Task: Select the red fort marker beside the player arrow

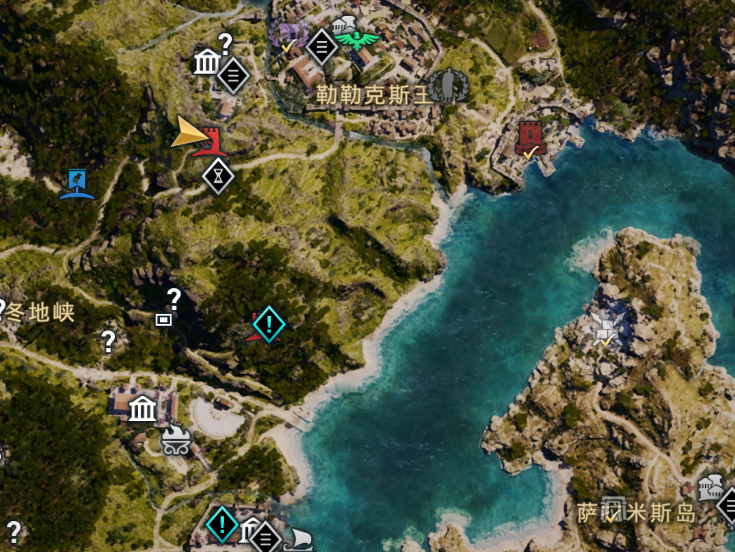Action: [x=211, y=141]
